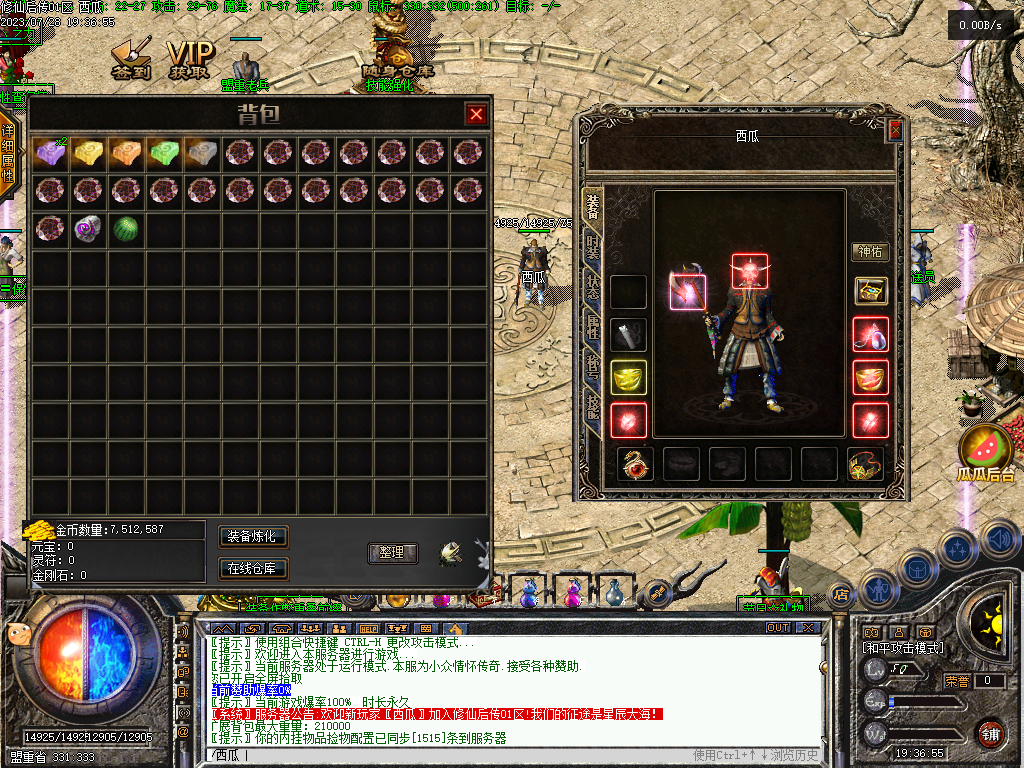Image resolution: width=1024 pixels, height=768 pixels.
Task: Open the 状态 status tab
Action: tap(593, 288)
